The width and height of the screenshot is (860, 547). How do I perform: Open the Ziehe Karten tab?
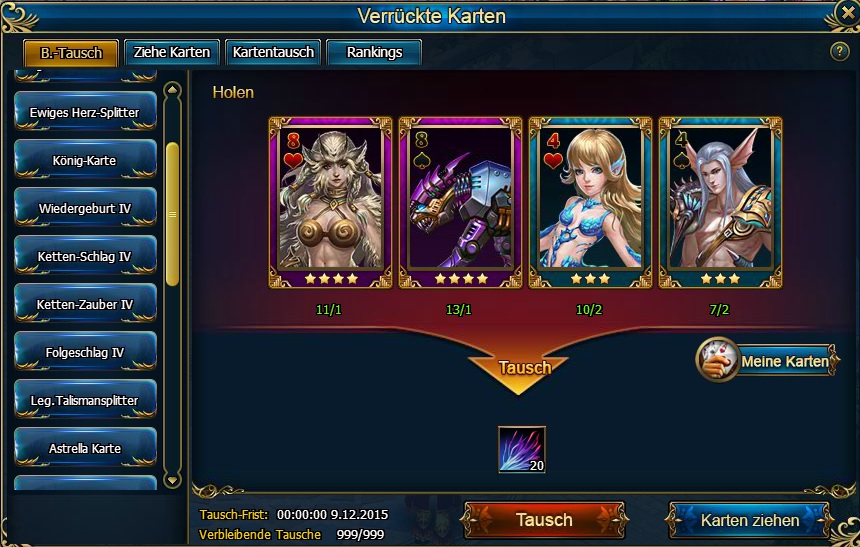click(x=173, y=52)
